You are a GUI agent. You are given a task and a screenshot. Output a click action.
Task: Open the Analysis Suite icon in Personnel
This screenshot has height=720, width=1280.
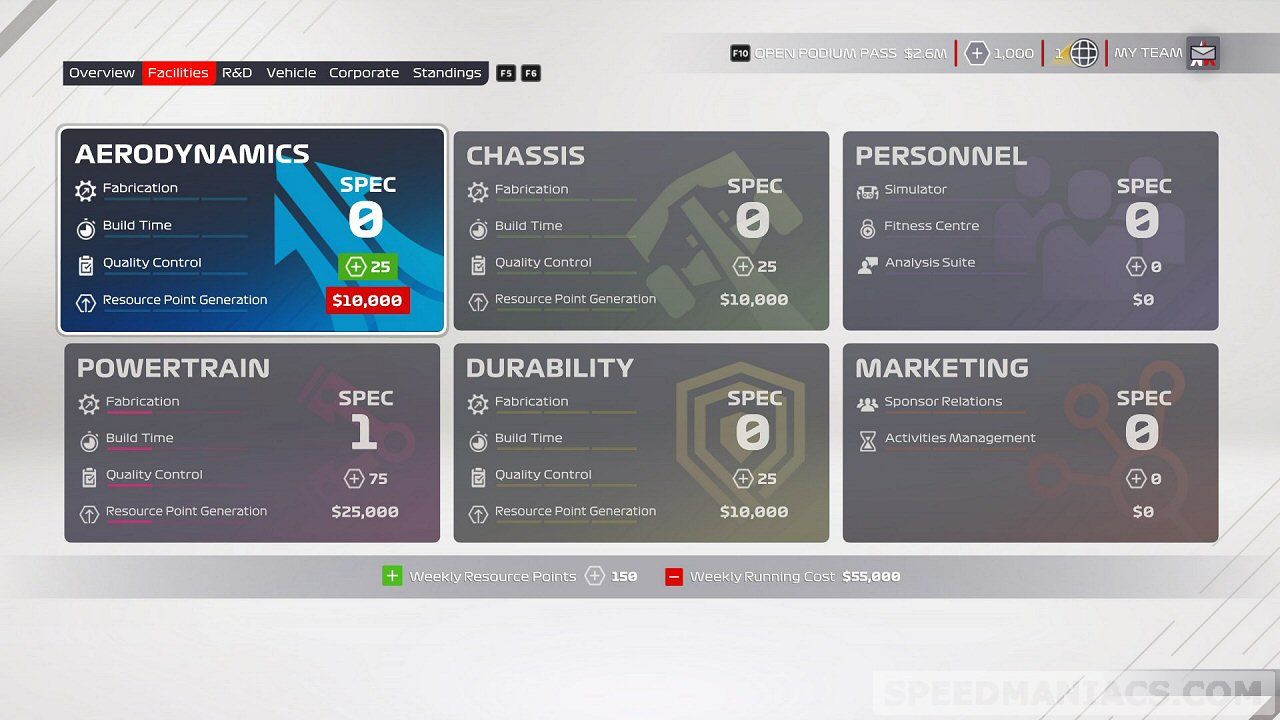click(x=866, y=263)
